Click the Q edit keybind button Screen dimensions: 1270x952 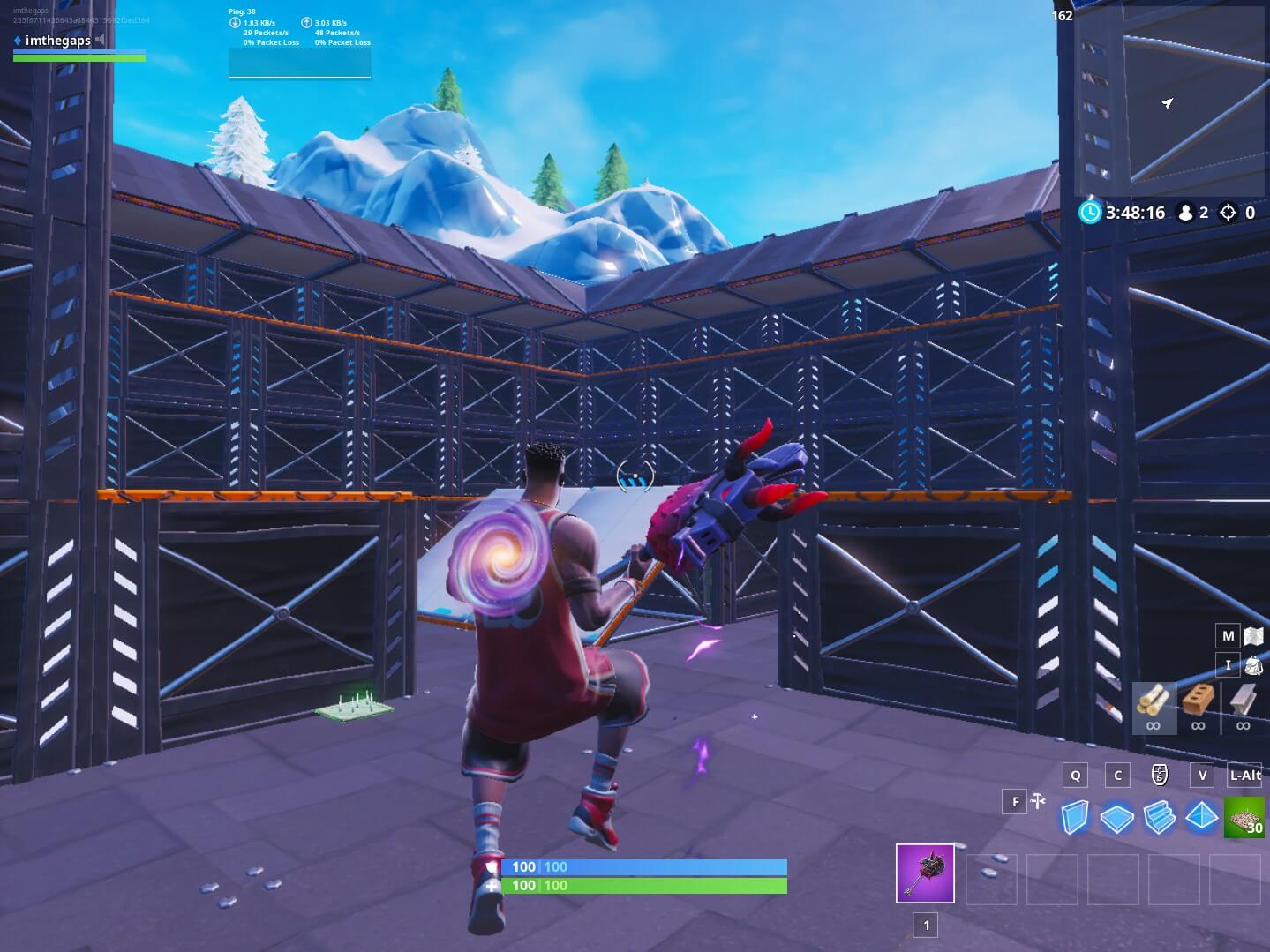tap(1074, 775)
